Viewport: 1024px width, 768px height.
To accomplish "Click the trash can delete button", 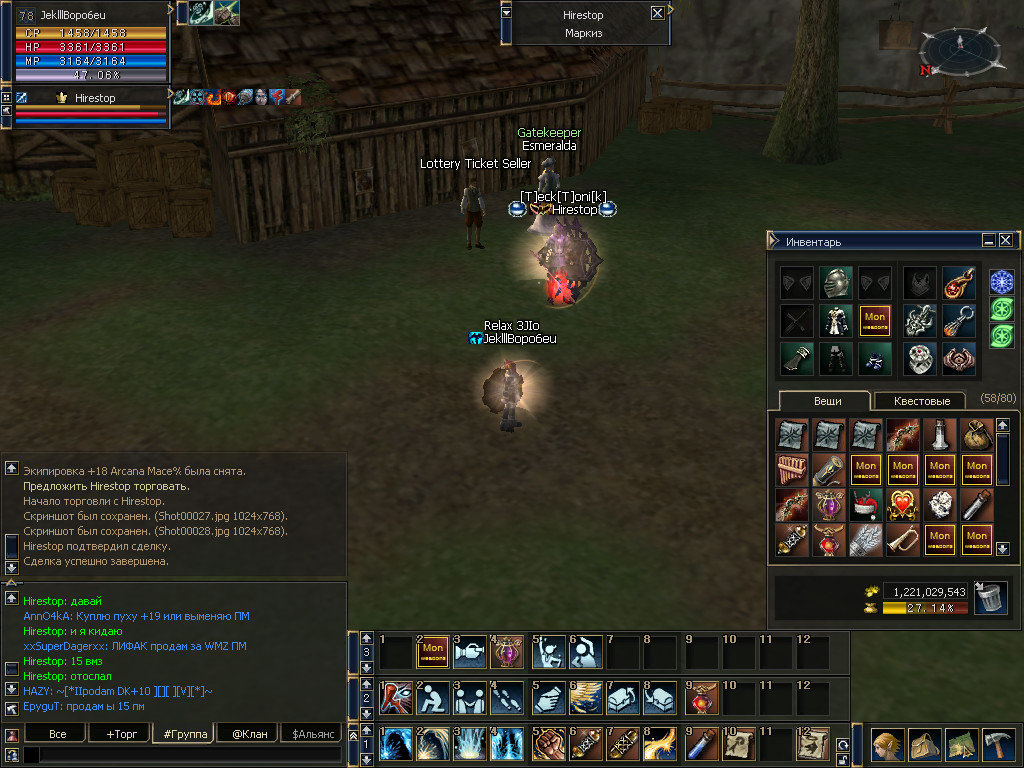I will pos(990,598).
